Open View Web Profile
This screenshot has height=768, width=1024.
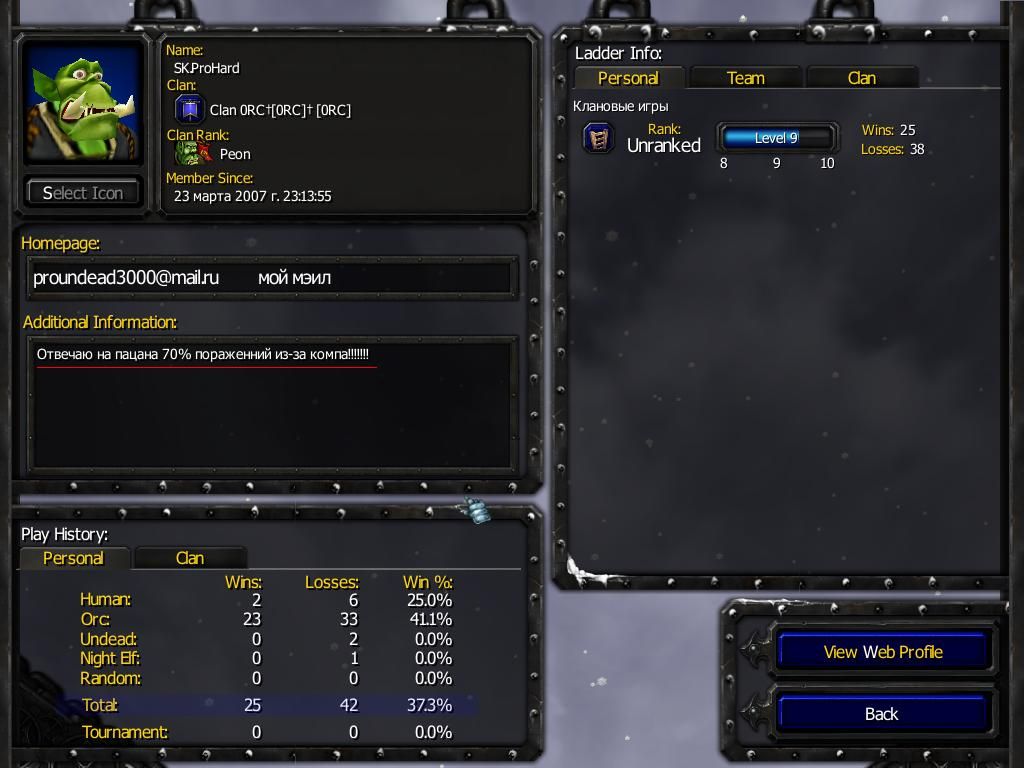tap(882, 652)
